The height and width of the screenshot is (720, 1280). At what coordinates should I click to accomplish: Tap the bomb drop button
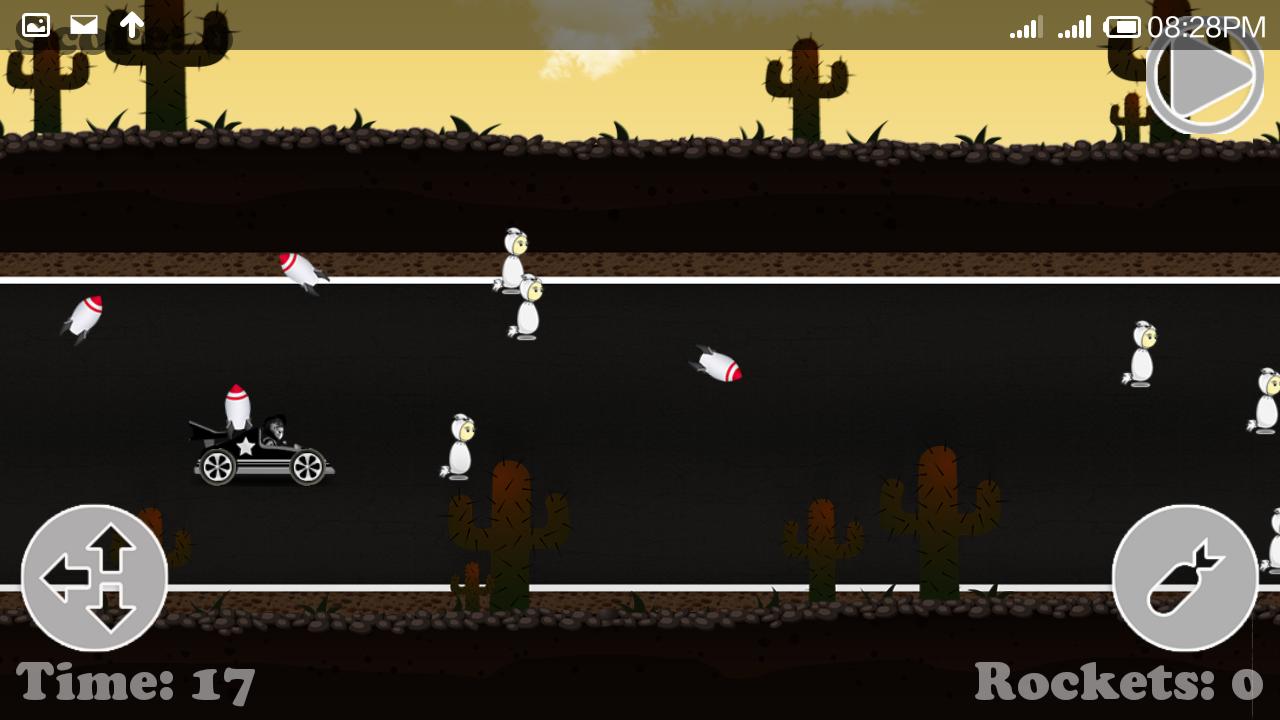point(1185,575)
